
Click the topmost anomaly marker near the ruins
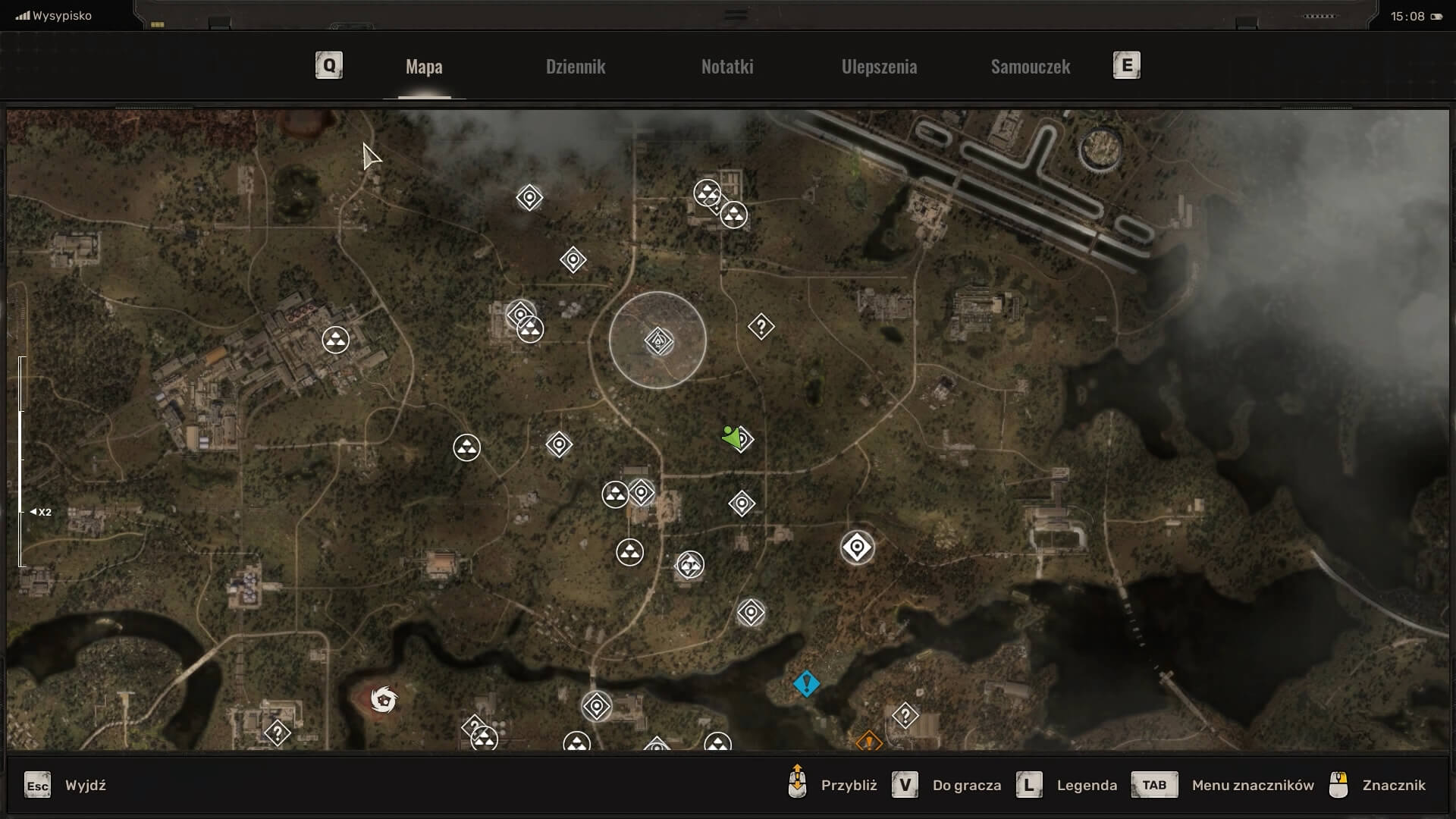pyautogui.click(x=709, y=193)
